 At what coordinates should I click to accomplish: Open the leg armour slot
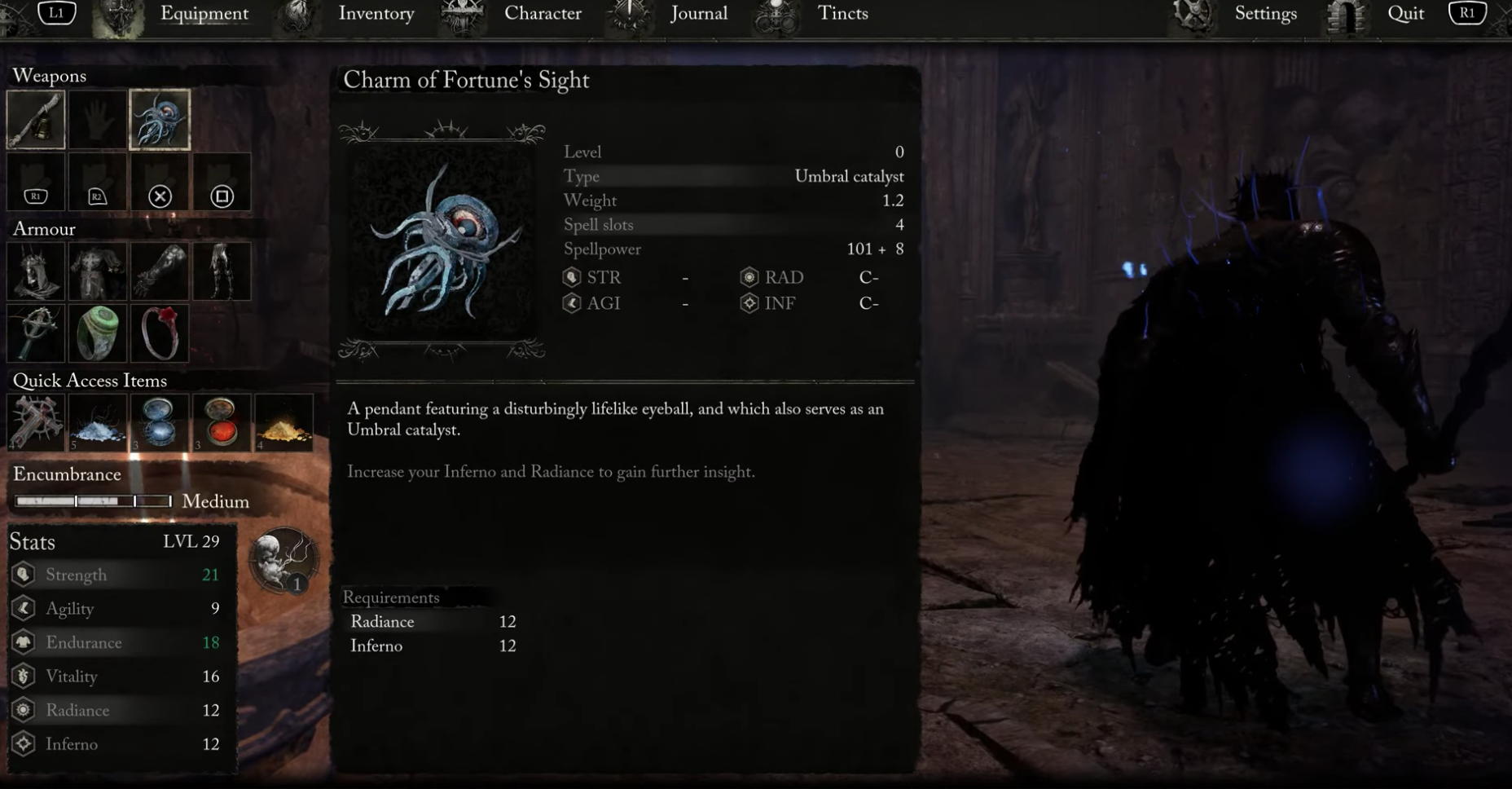pos(222,271)
